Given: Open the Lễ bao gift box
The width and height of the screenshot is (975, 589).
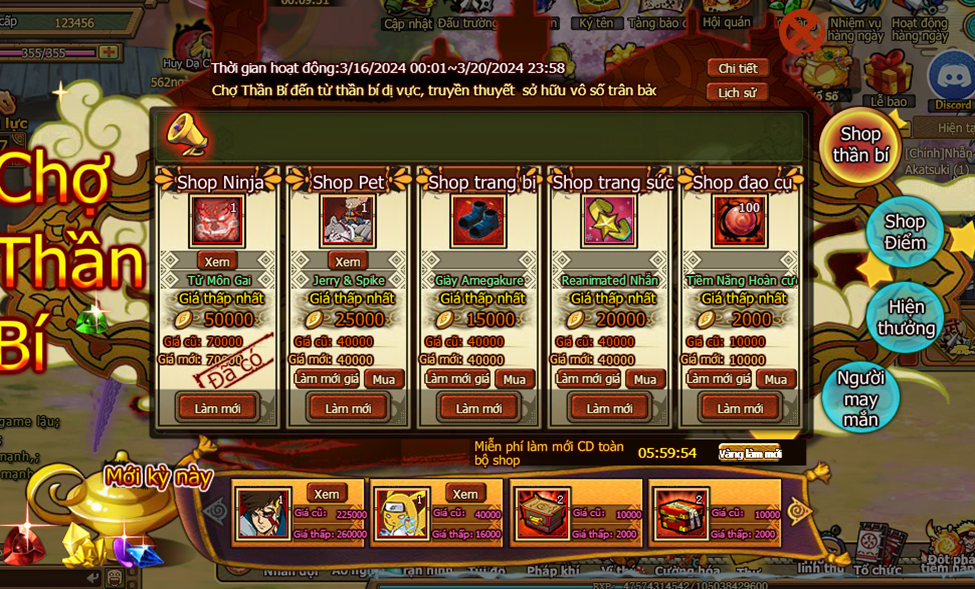Looking at the screenshot, I should tap(888, 80).
